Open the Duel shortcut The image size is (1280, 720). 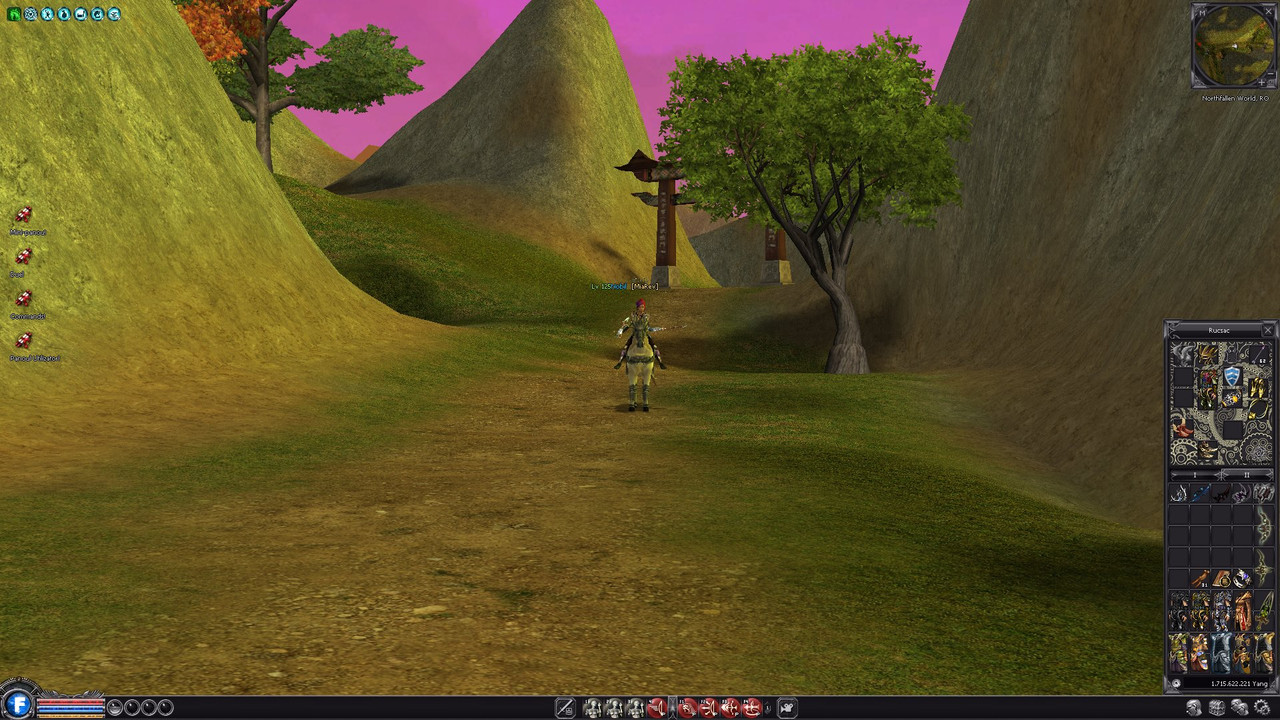(x=24, y=257)
